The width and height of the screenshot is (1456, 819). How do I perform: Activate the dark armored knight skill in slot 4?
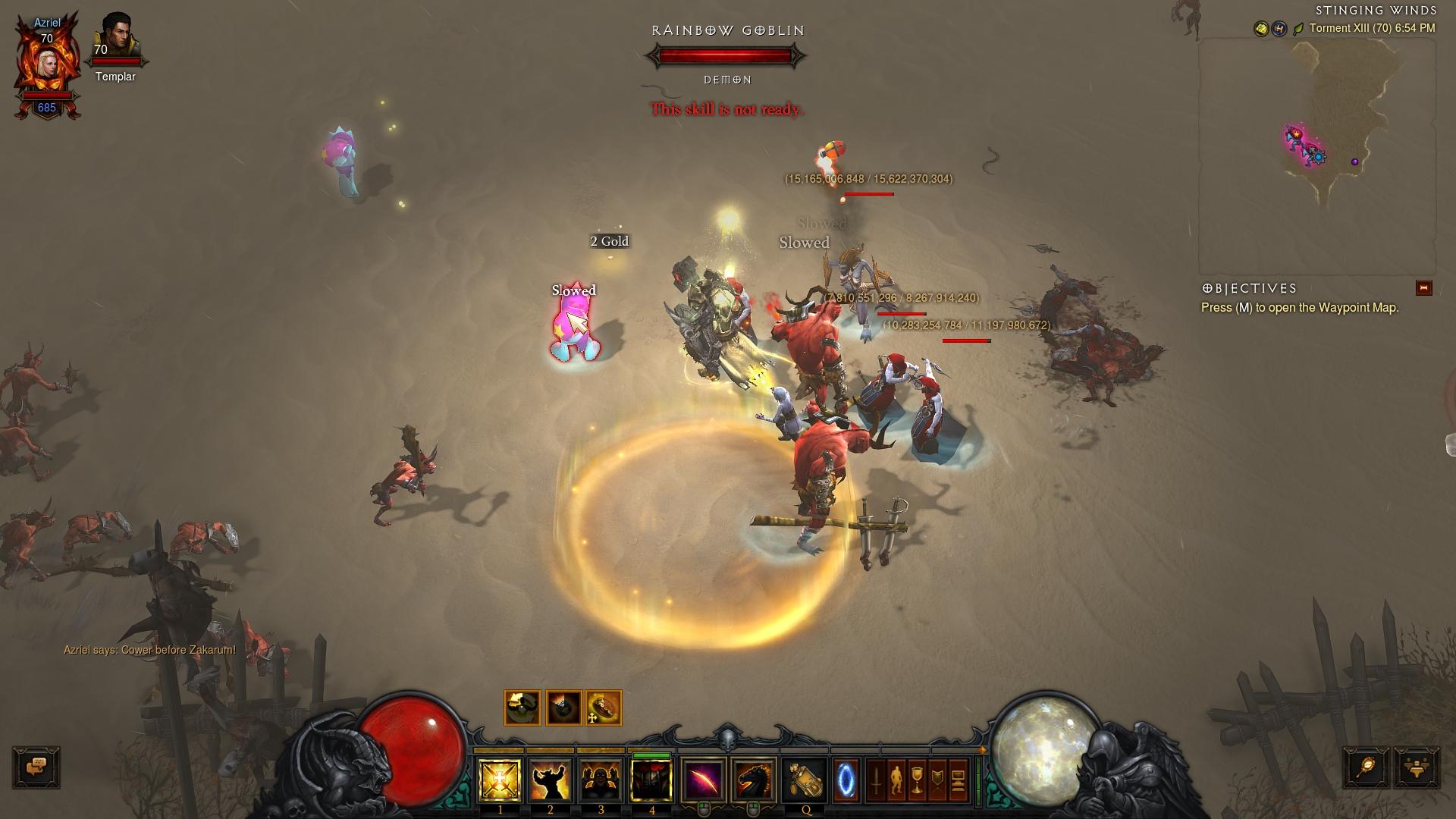(651, 780)
